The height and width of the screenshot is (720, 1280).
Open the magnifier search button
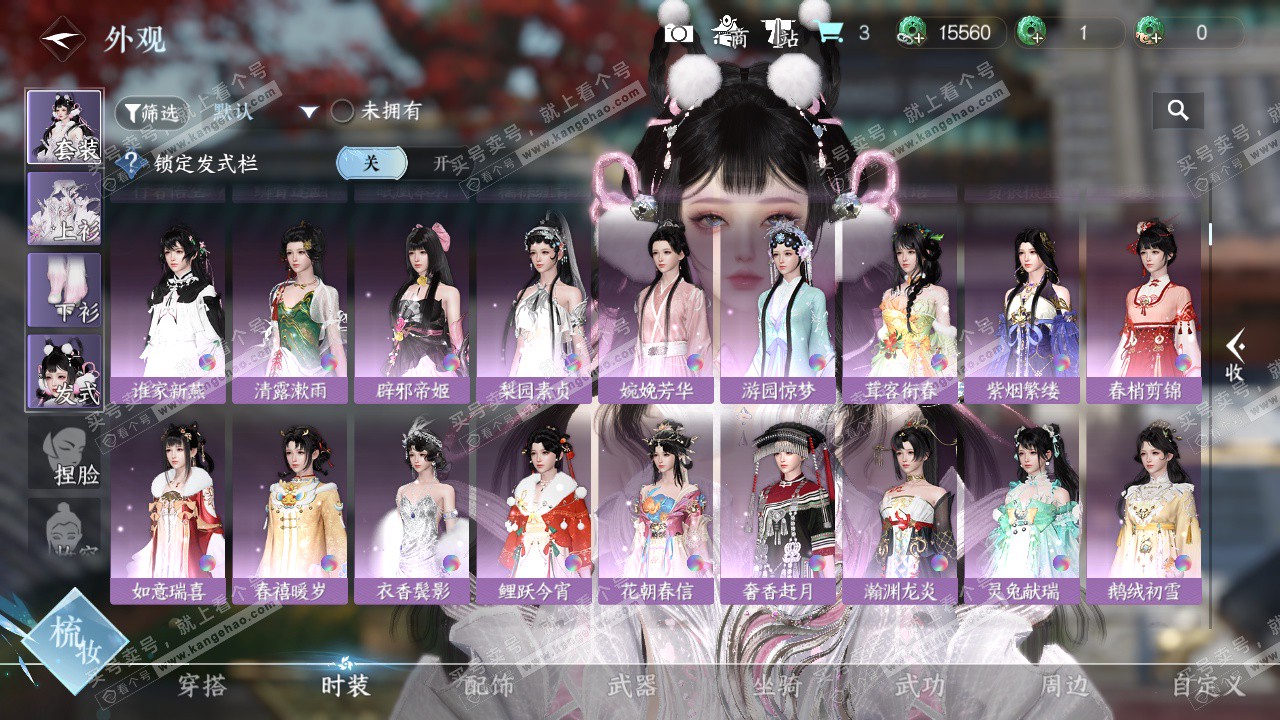pyautogui.click(x=1178, y=111)
